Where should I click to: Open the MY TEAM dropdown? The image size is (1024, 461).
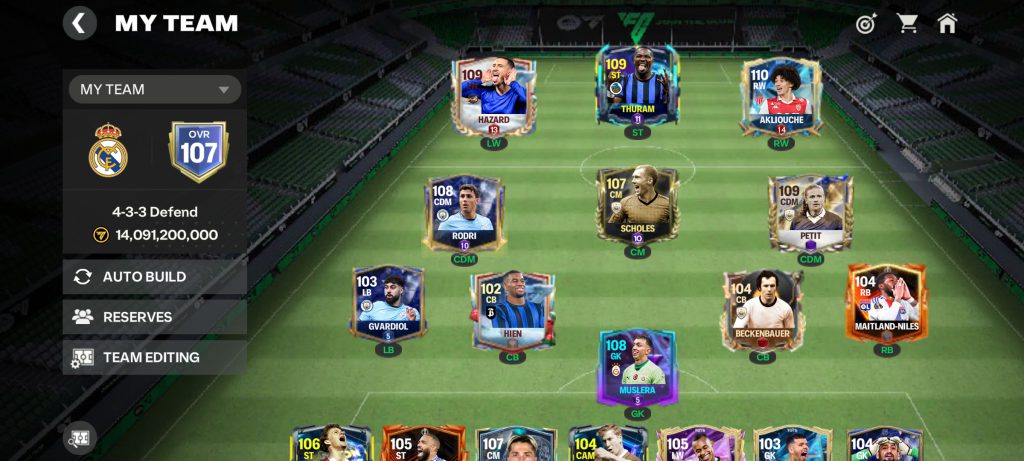pyautogui.click(x=155, y=89)
